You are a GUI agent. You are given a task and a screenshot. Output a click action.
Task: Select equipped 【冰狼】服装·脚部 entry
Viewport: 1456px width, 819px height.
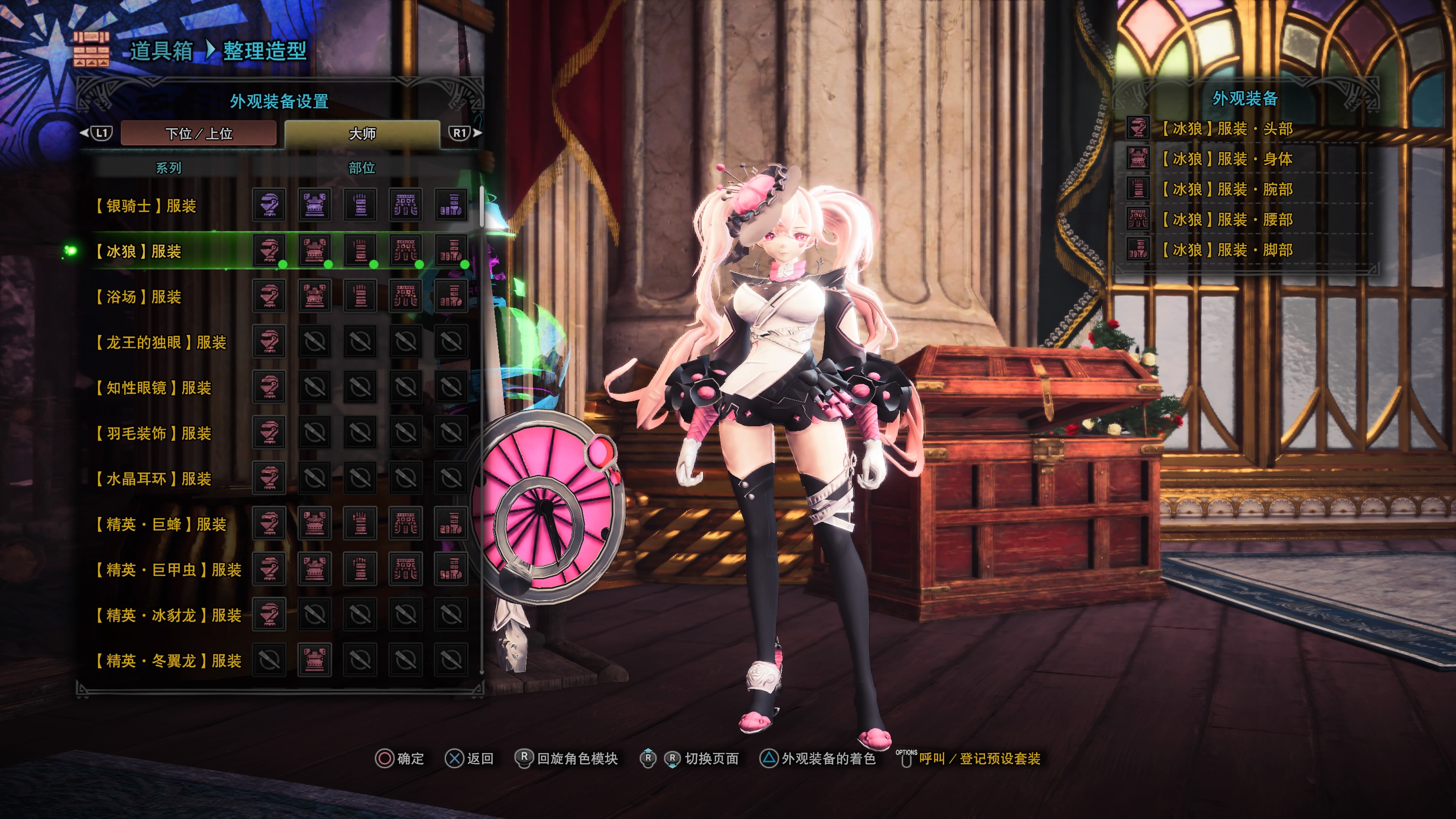coord(1227,250)
